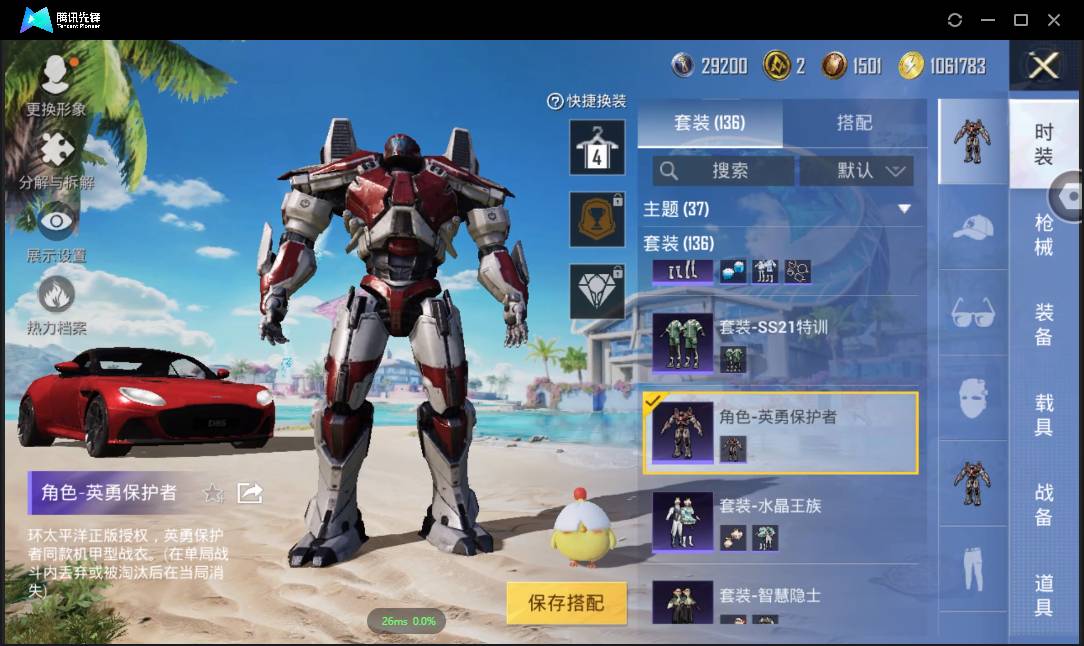Go to the 战备 category
This screenshot has width=1084, height=646.
pos(1044,505)
